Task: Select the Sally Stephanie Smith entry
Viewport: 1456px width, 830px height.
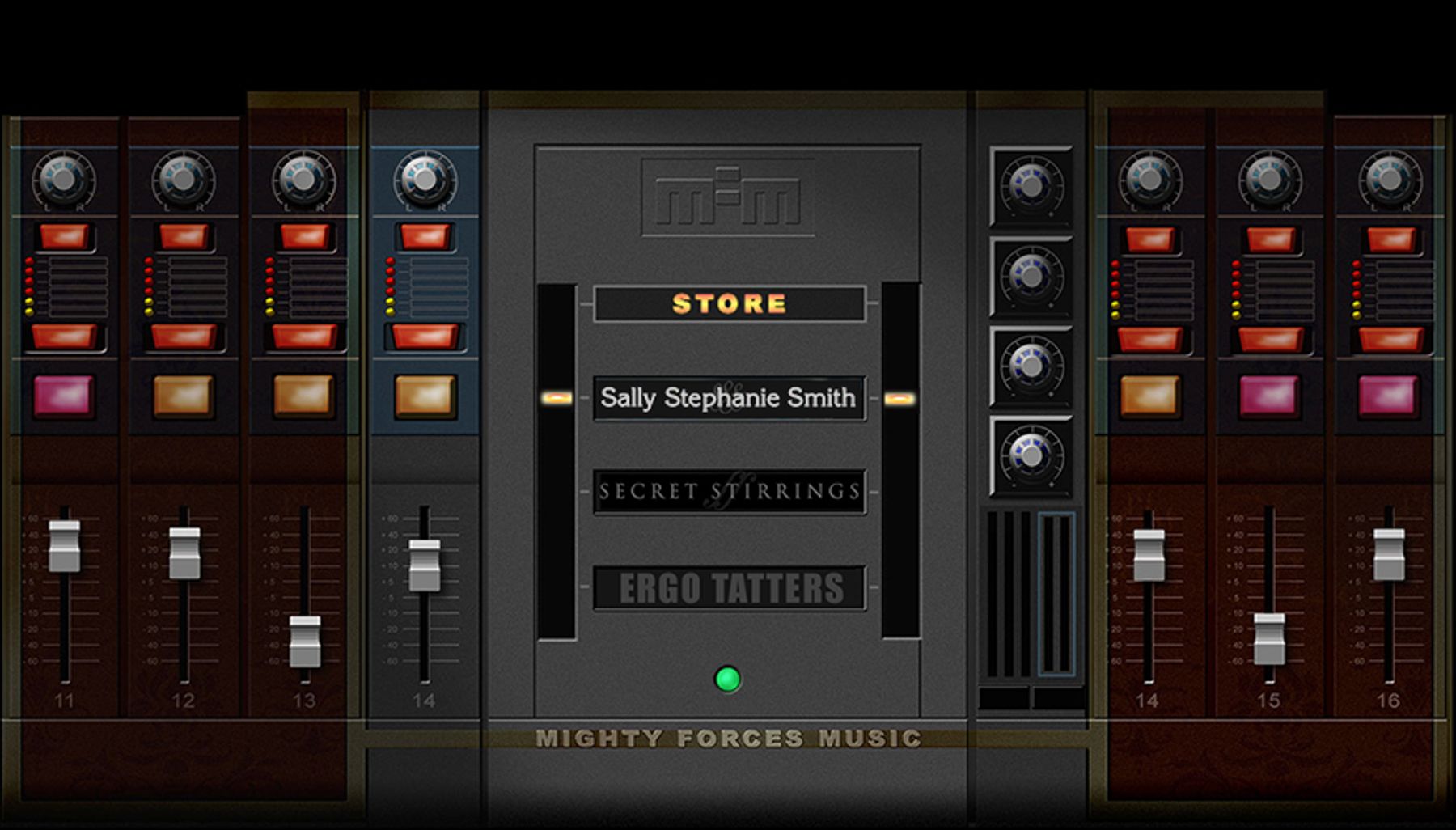Action: pyautogui.click(x=729, y=398)
